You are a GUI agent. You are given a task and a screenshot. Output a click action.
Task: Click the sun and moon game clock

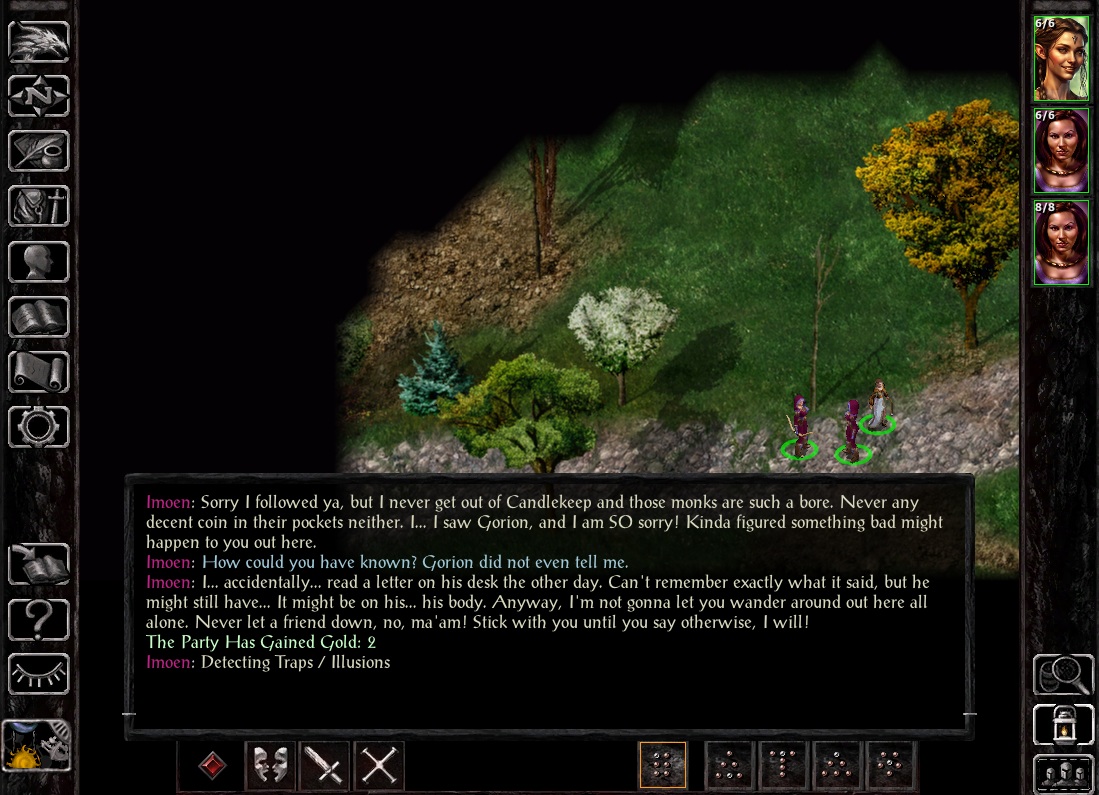point(37,746)
